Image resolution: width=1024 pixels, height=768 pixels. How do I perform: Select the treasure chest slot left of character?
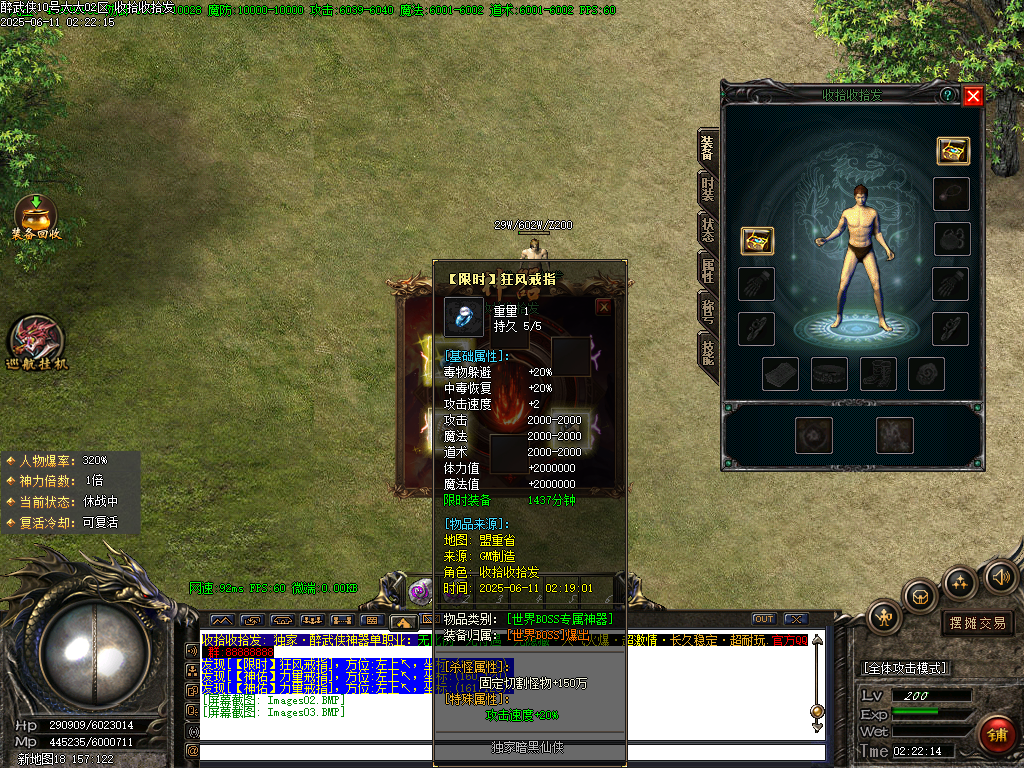point(757,241)
